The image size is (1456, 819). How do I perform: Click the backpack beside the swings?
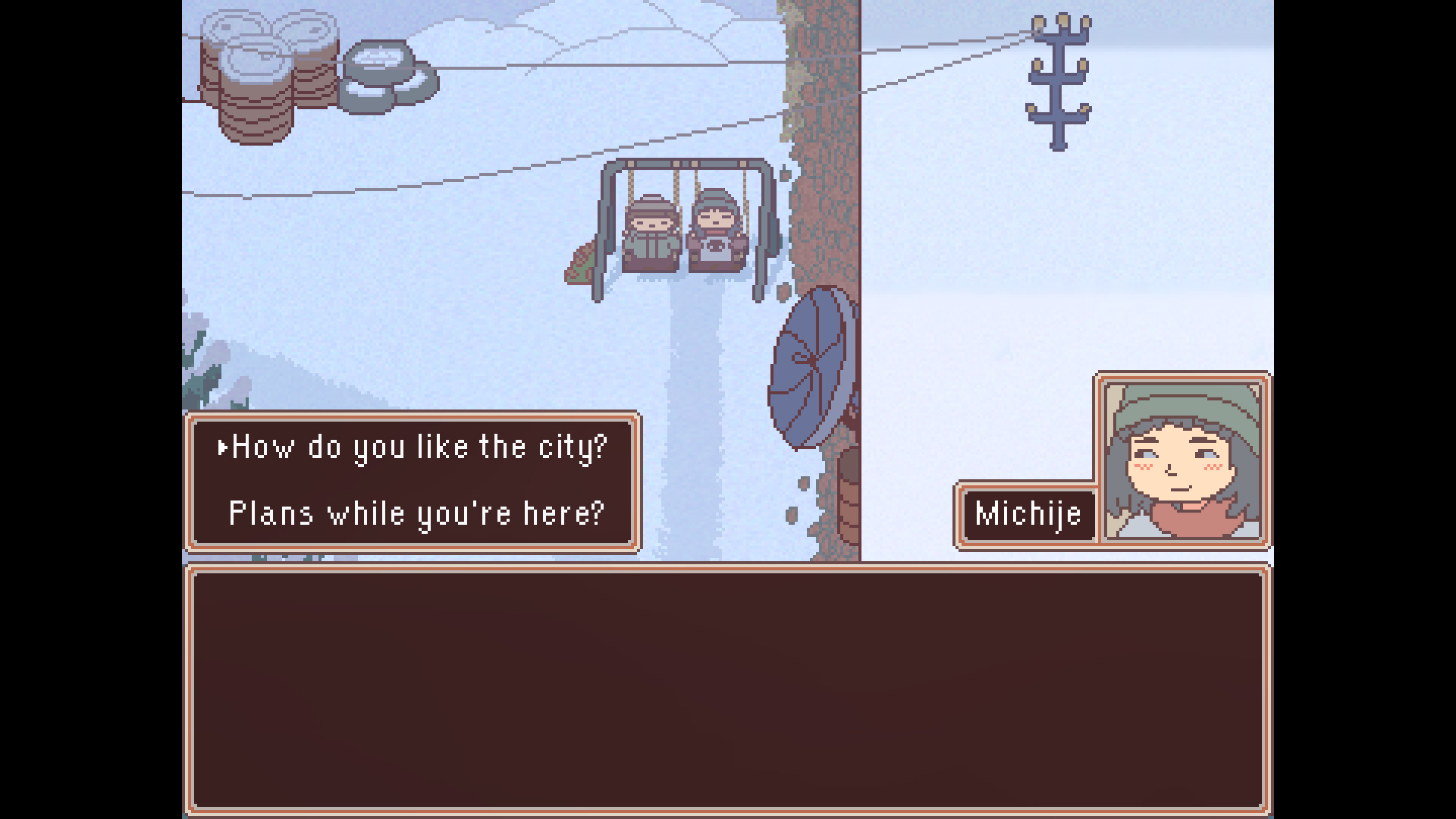[581, 262]
